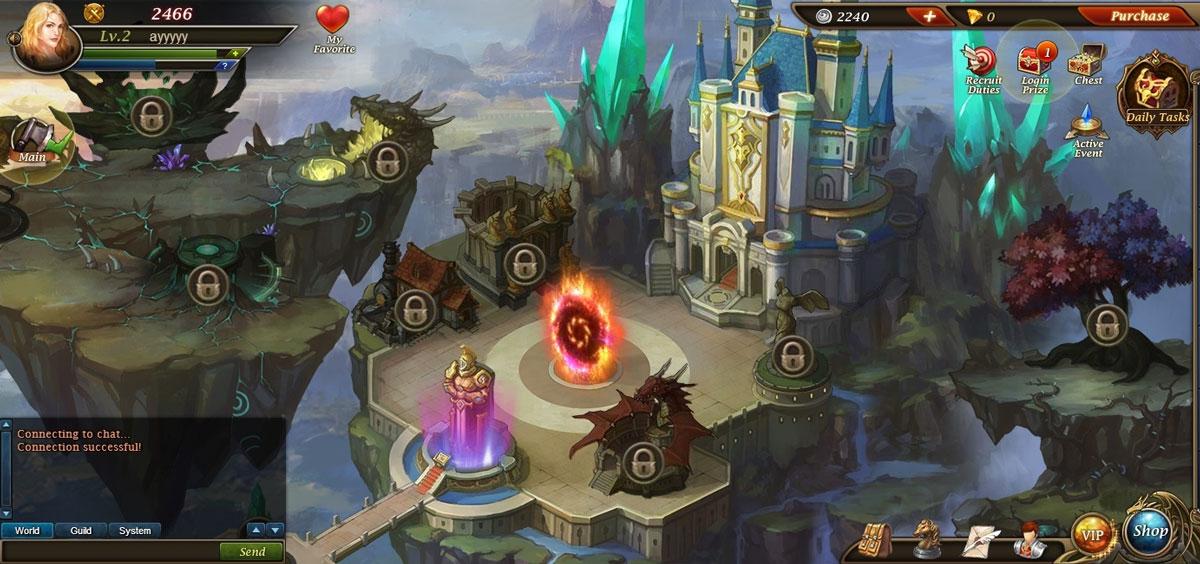Switch to the Guild chat tab

[81, 530]
